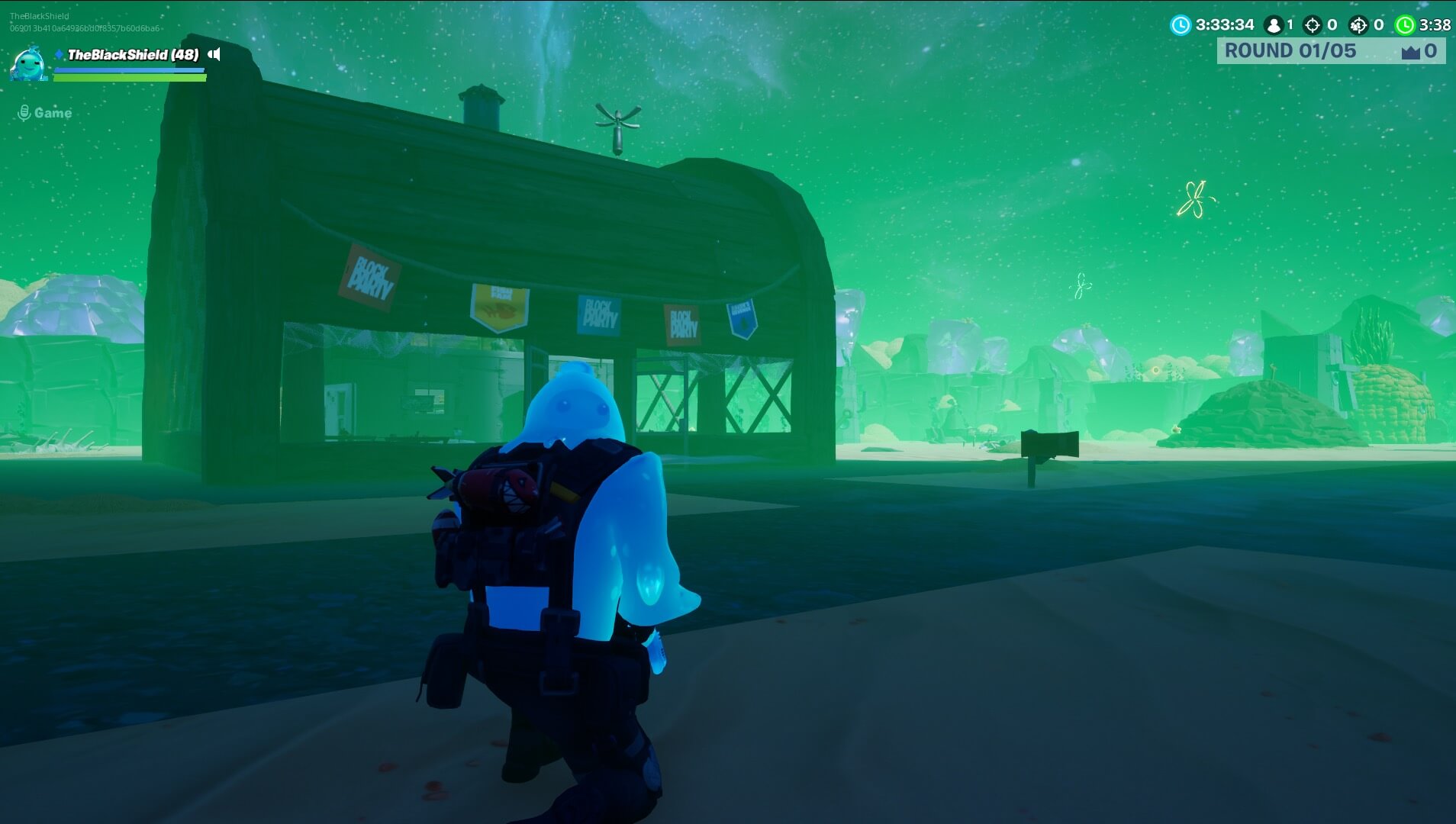Select the Game voice channel microphone
Screen dimensions: 1456x824
(x=24, y=113)
